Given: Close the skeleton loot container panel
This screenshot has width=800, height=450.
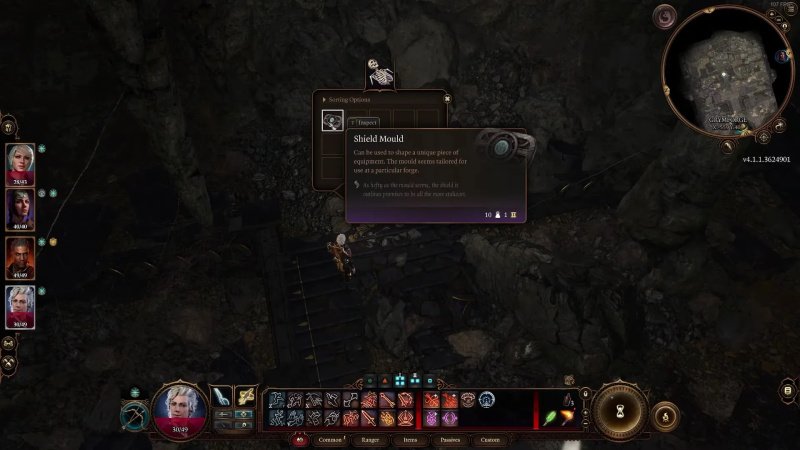Looking at the screenshot, I should point(447,98).
